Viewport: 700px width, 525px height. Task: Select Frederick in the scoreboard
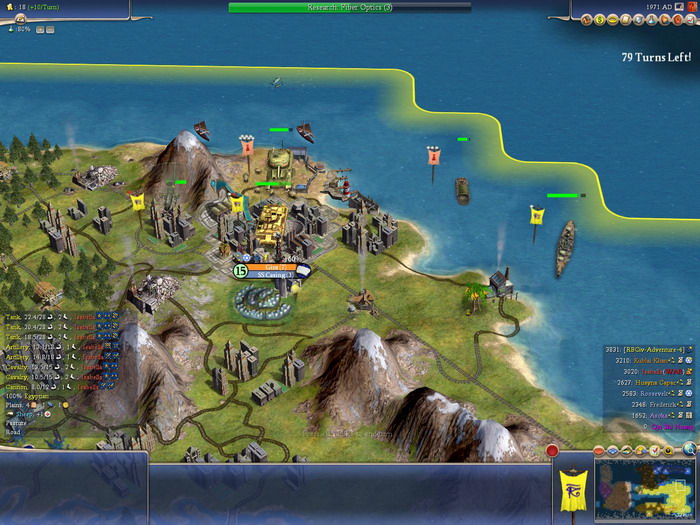click(x=657, y=404)
